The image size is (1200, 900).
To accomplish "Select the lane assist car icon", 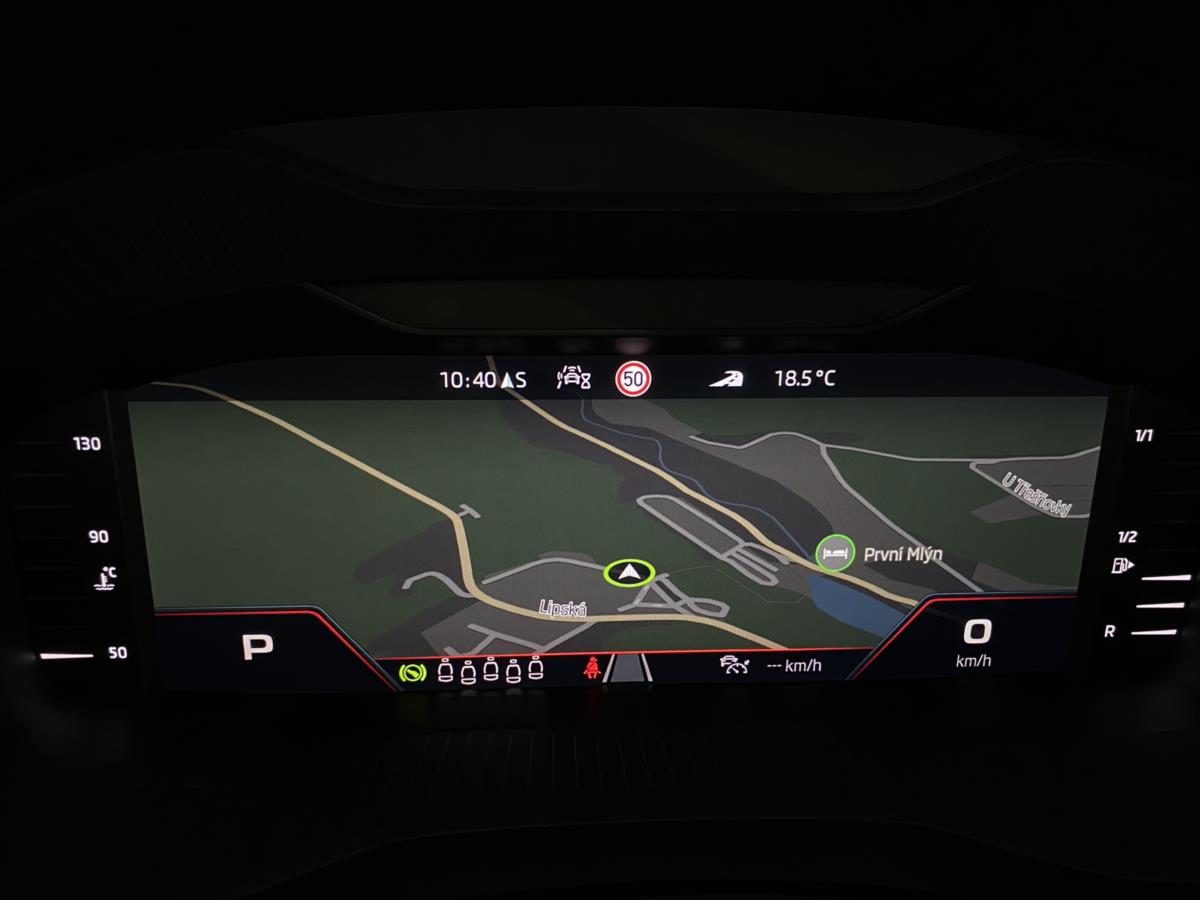I will [x=574, y=378].
